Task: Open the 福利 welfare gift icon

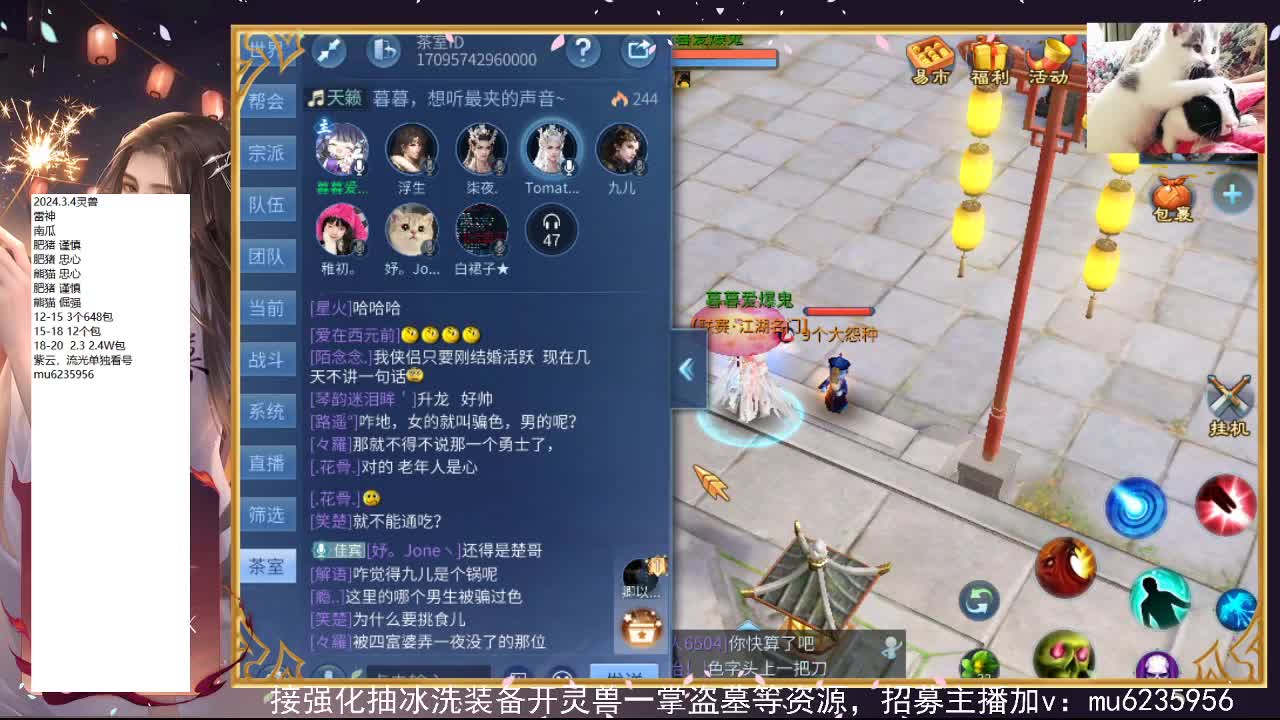Action: click(x=988, y=58)
